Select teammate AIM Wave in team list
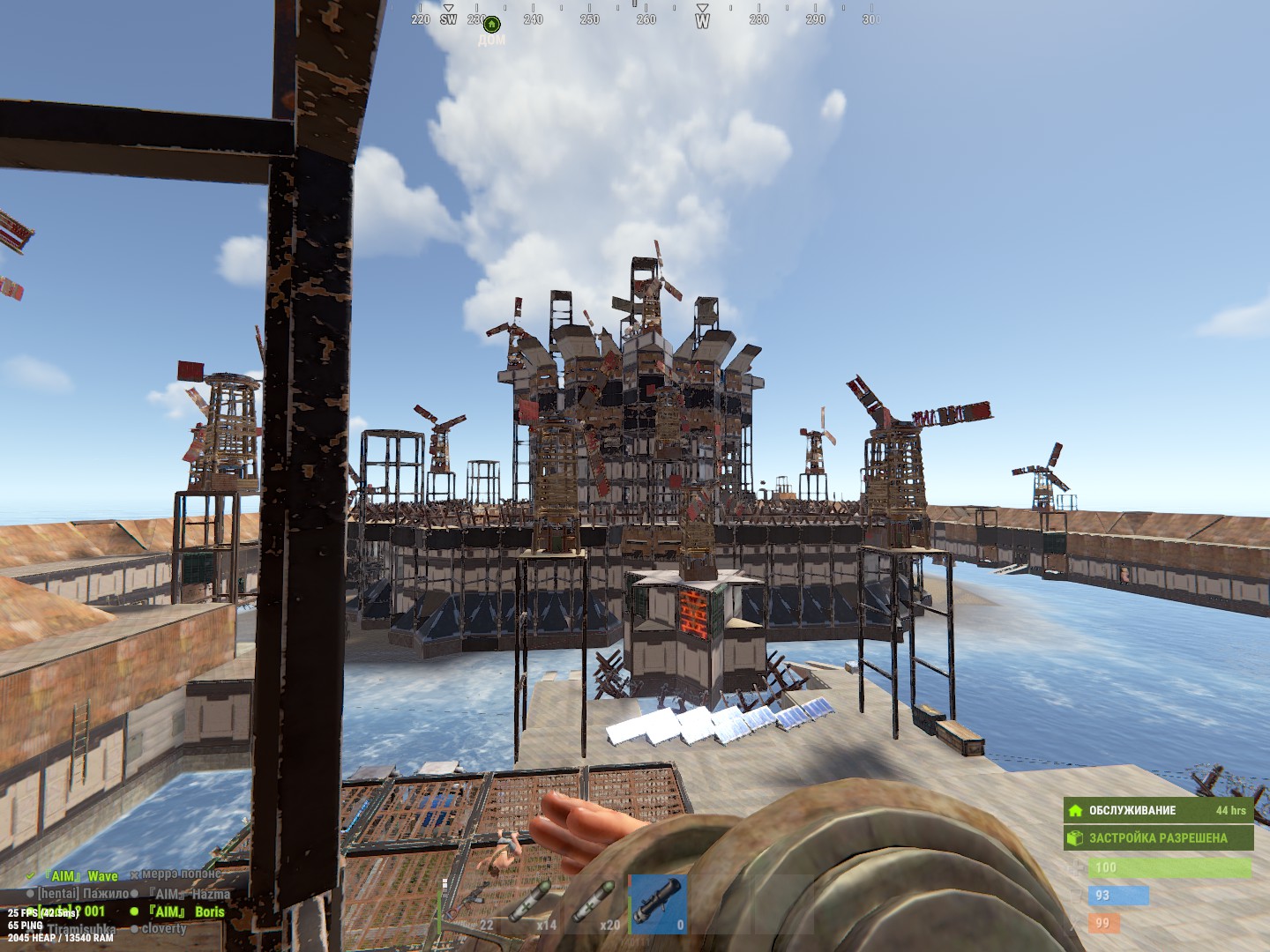 point(84,876)
